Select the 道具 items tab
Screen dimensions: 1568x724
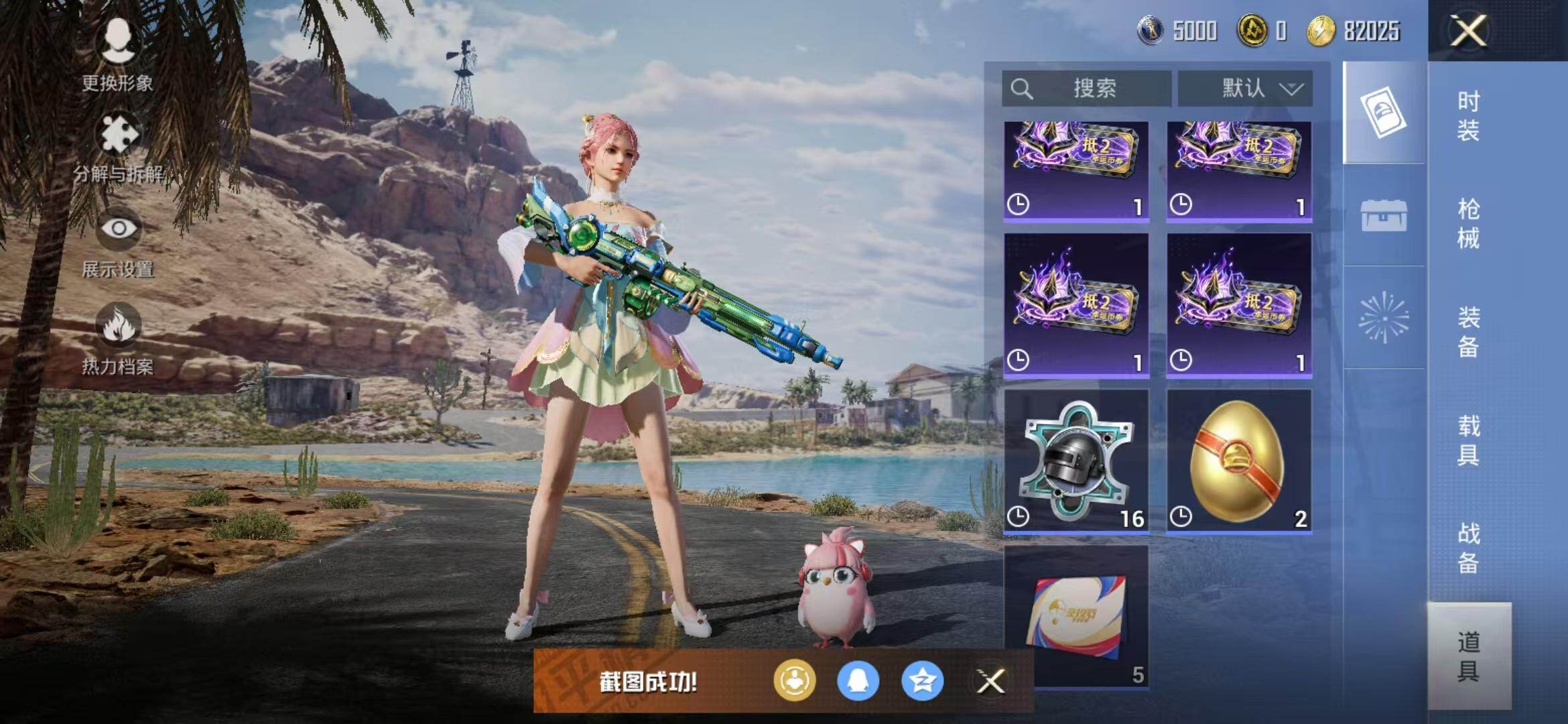[1468, 656]
